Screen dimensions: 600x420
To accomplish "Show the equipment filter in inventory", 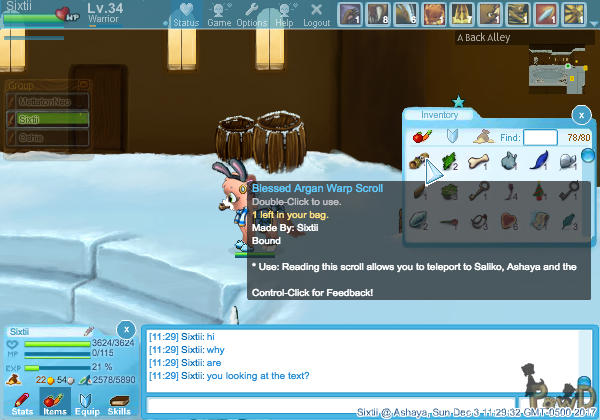I will pyautogui.click(x=452, y=136).
